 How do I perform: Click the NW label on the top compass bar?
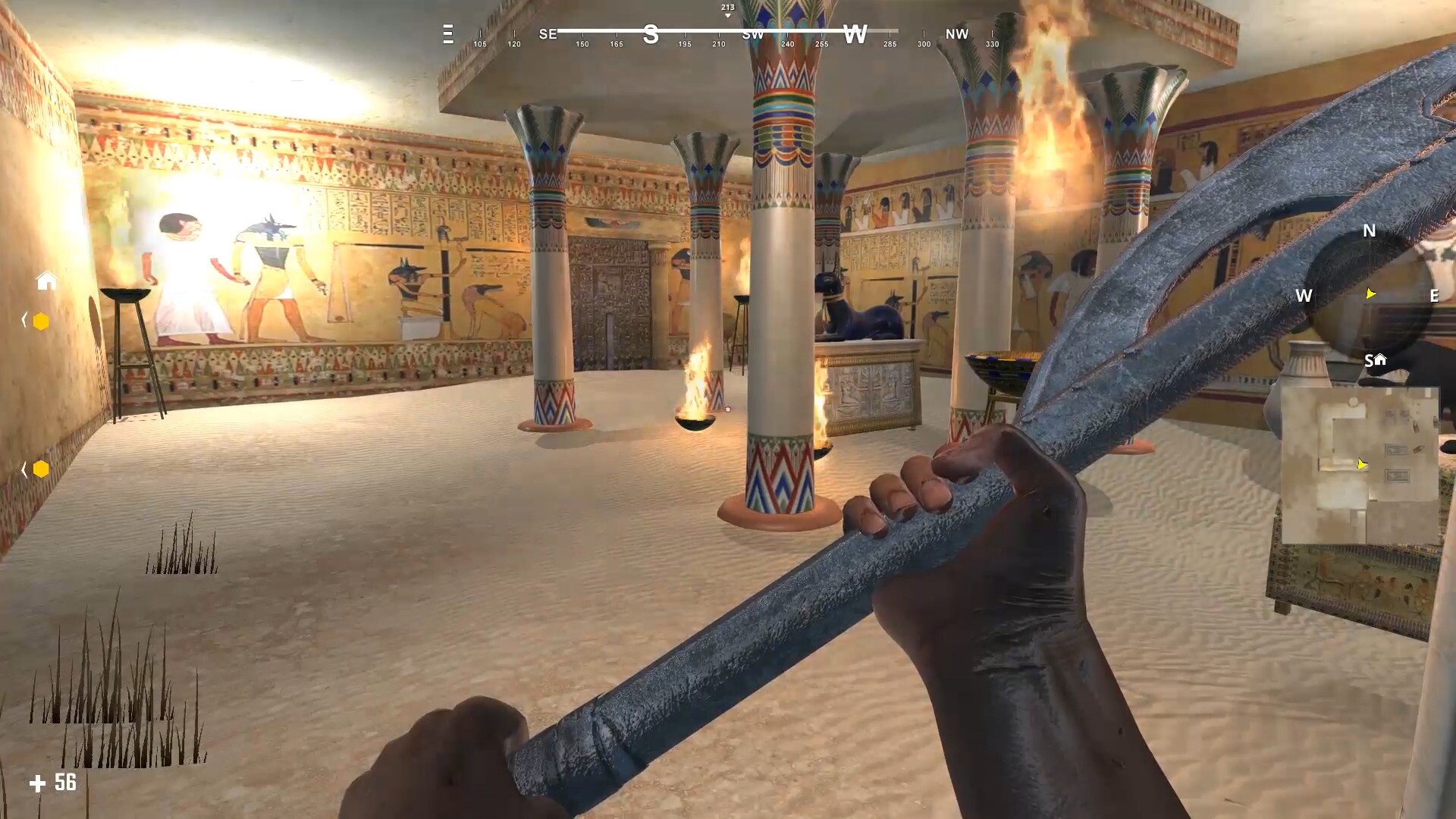pyautogui.click(x=956, y=34)
